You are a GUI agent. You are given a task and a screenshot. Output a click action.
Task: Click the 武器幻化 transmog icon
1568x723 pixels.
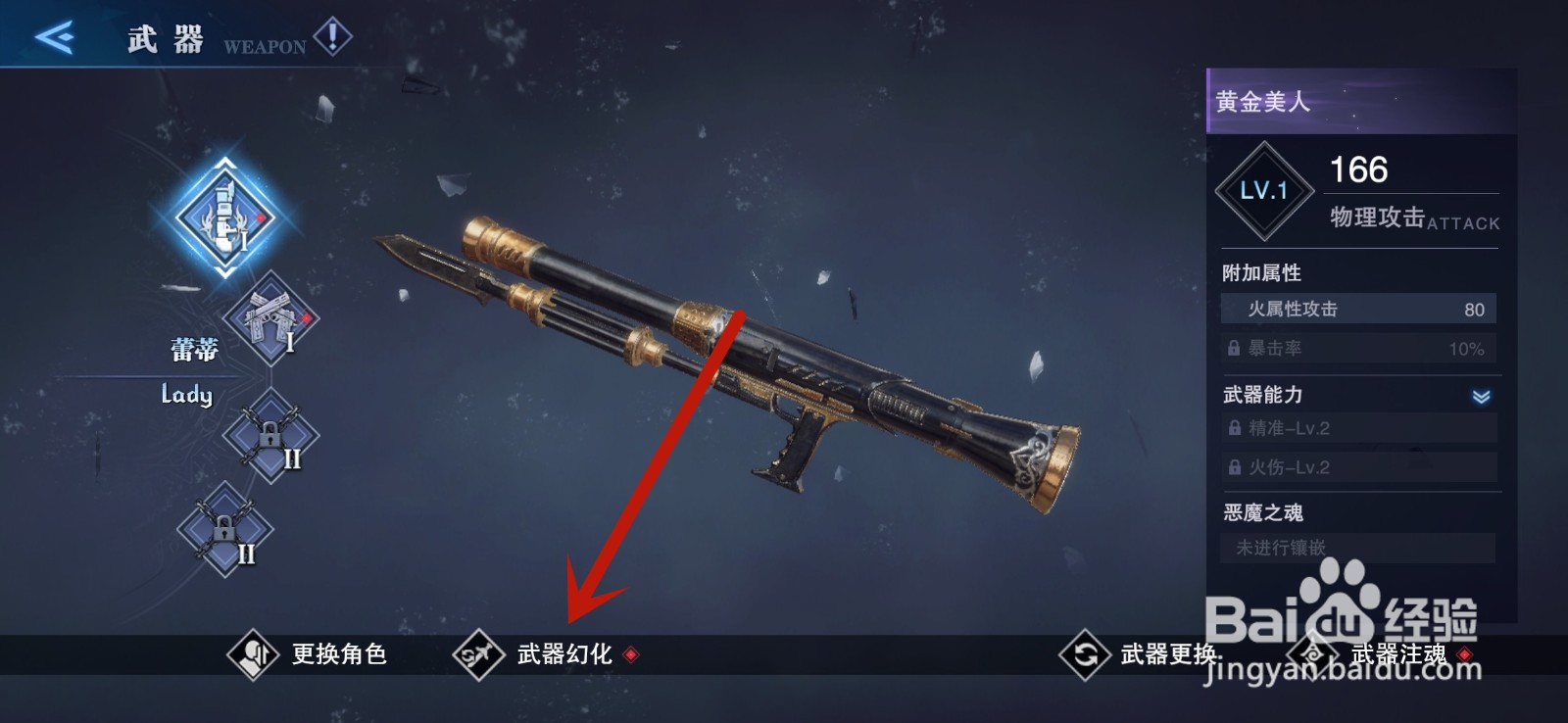click(477, 653)
